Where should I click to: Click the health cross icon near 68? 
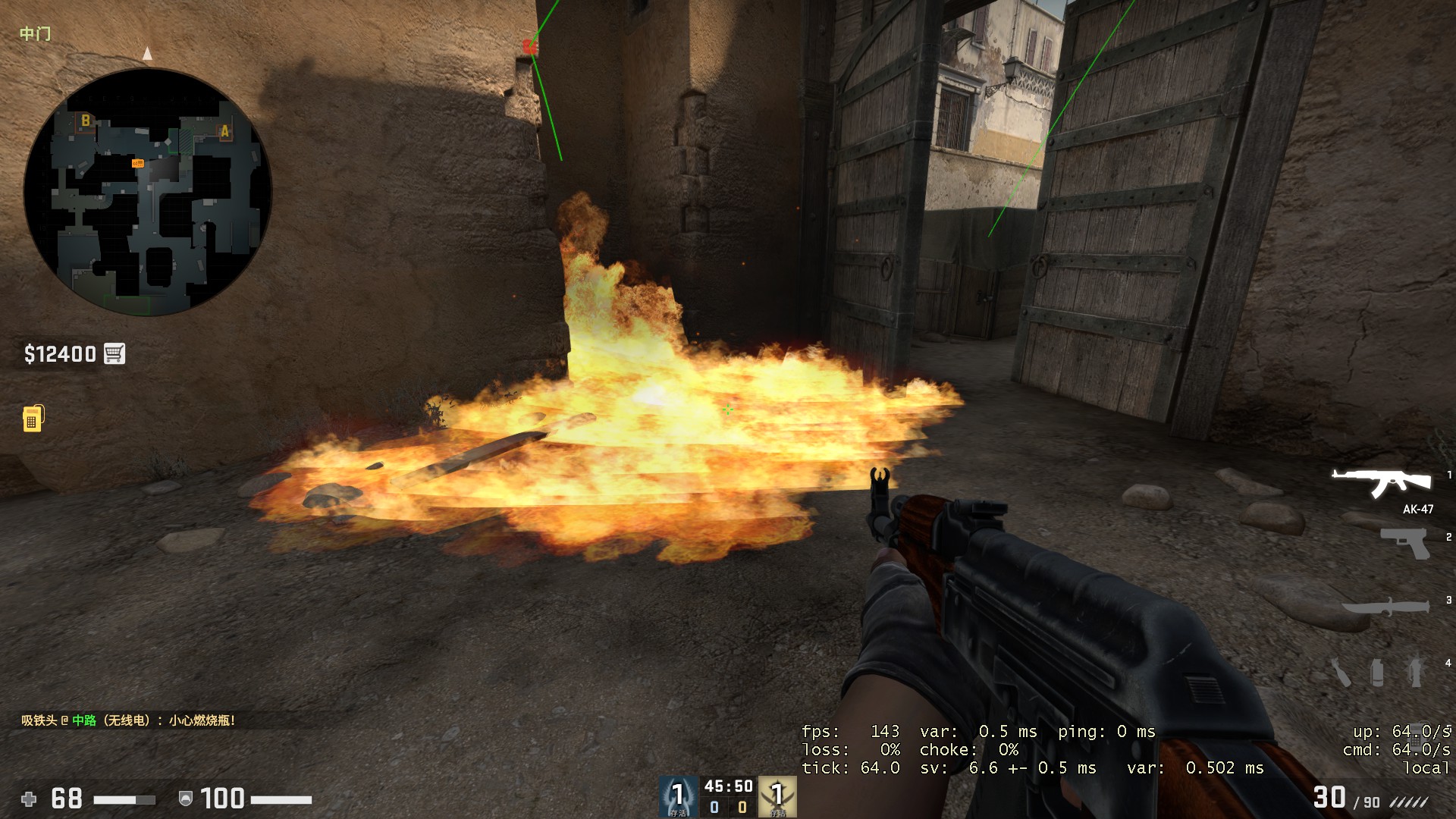coord(28,799)
